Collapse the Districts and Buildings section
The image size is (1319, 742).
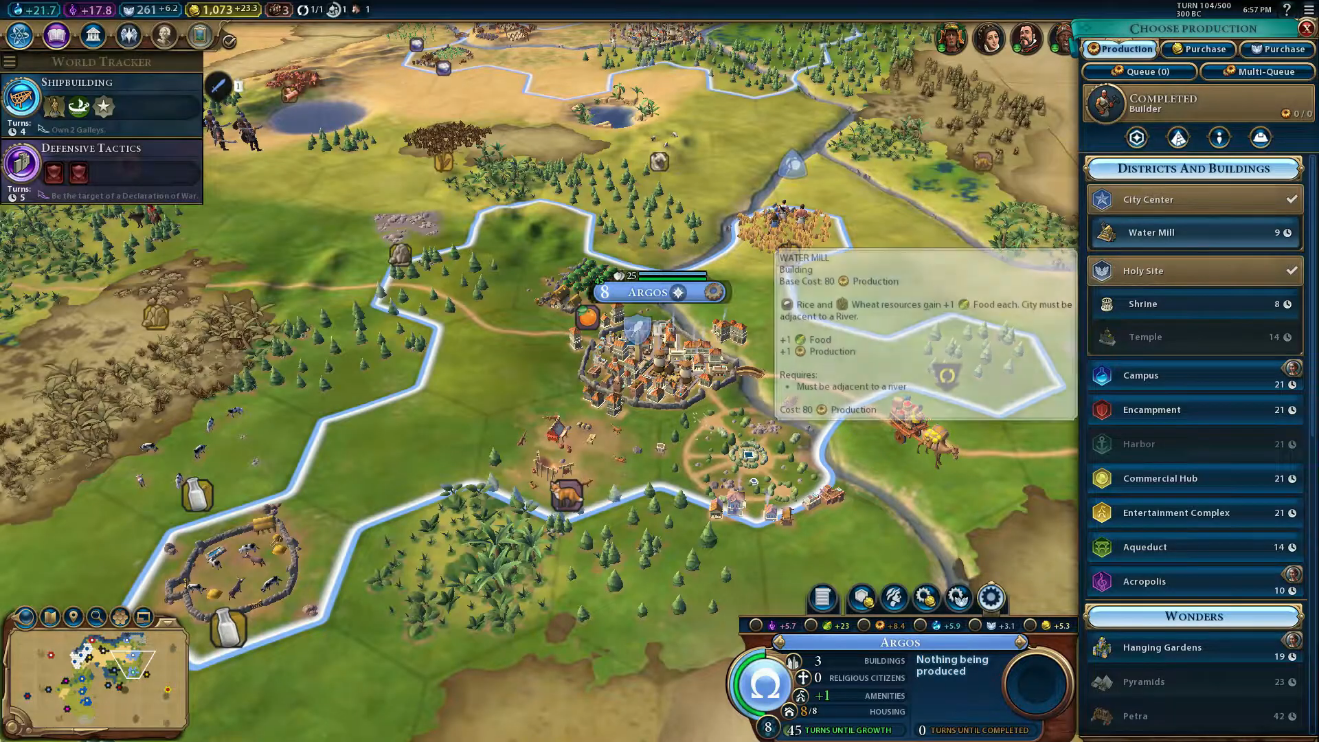pos(1193,169)
